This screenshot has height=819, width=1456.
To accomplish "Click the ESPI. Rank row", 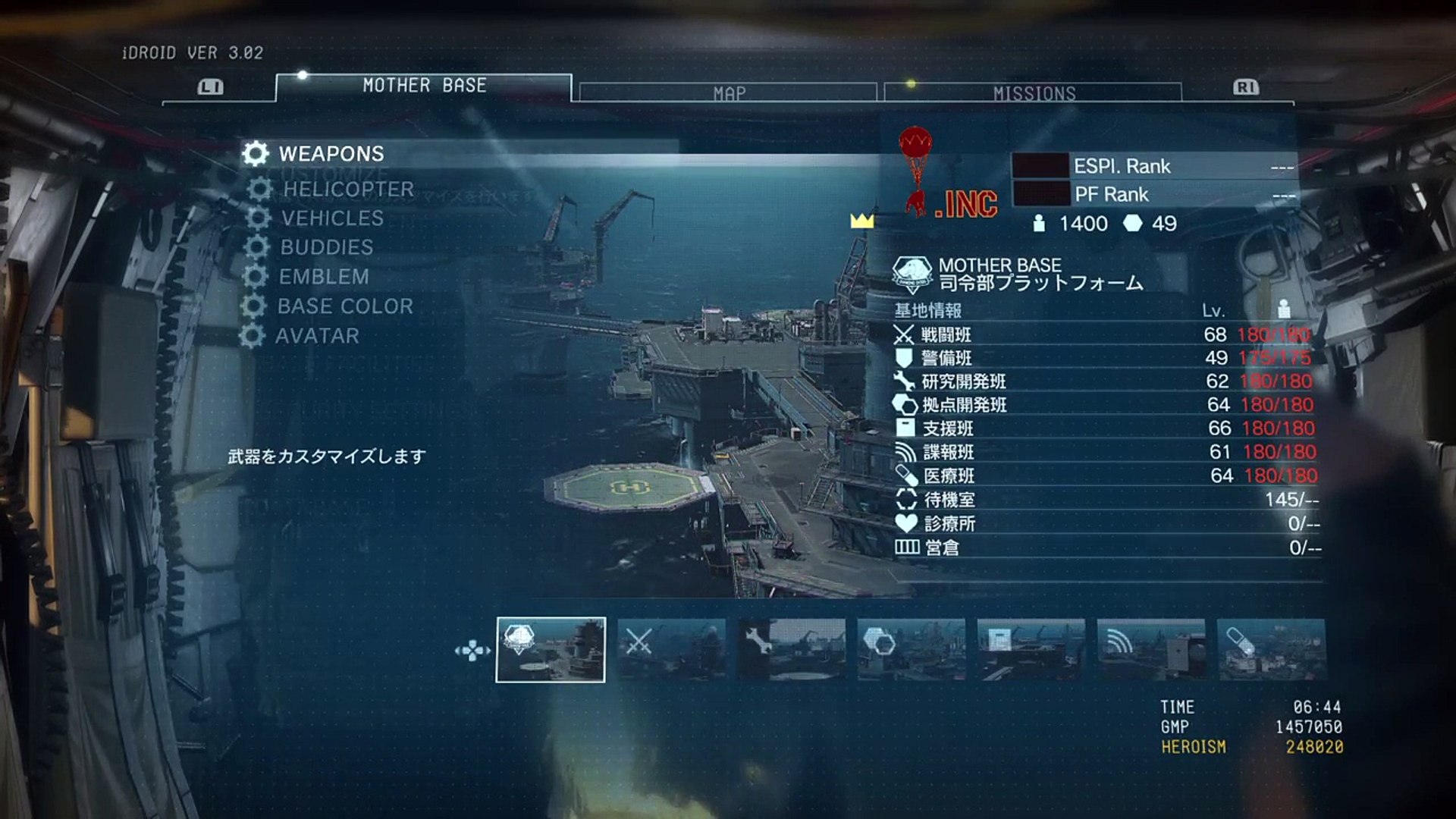I will point(1154,166).
